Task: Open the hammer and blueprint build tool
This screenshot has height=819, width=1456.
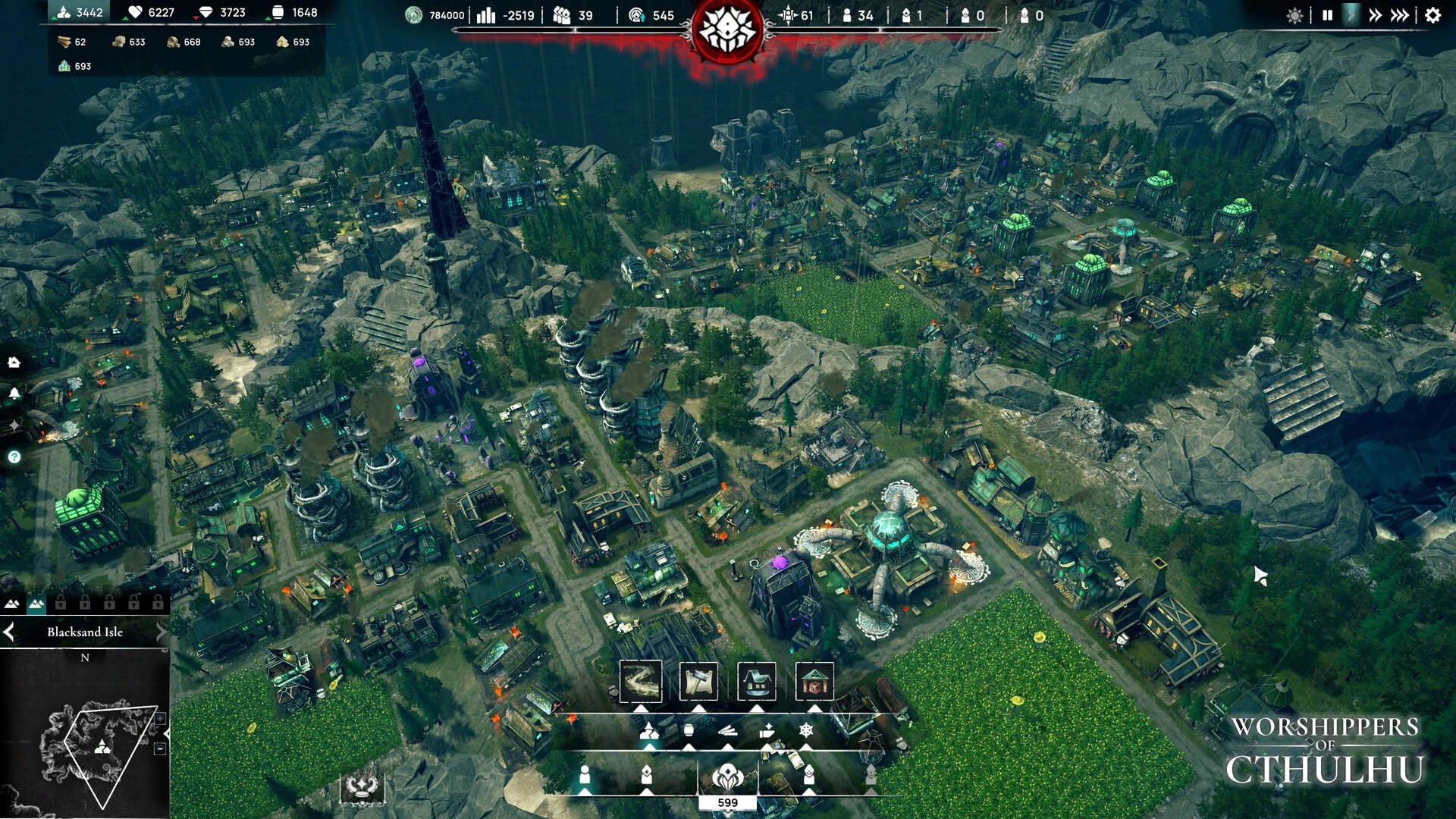Action: point(698,681)
